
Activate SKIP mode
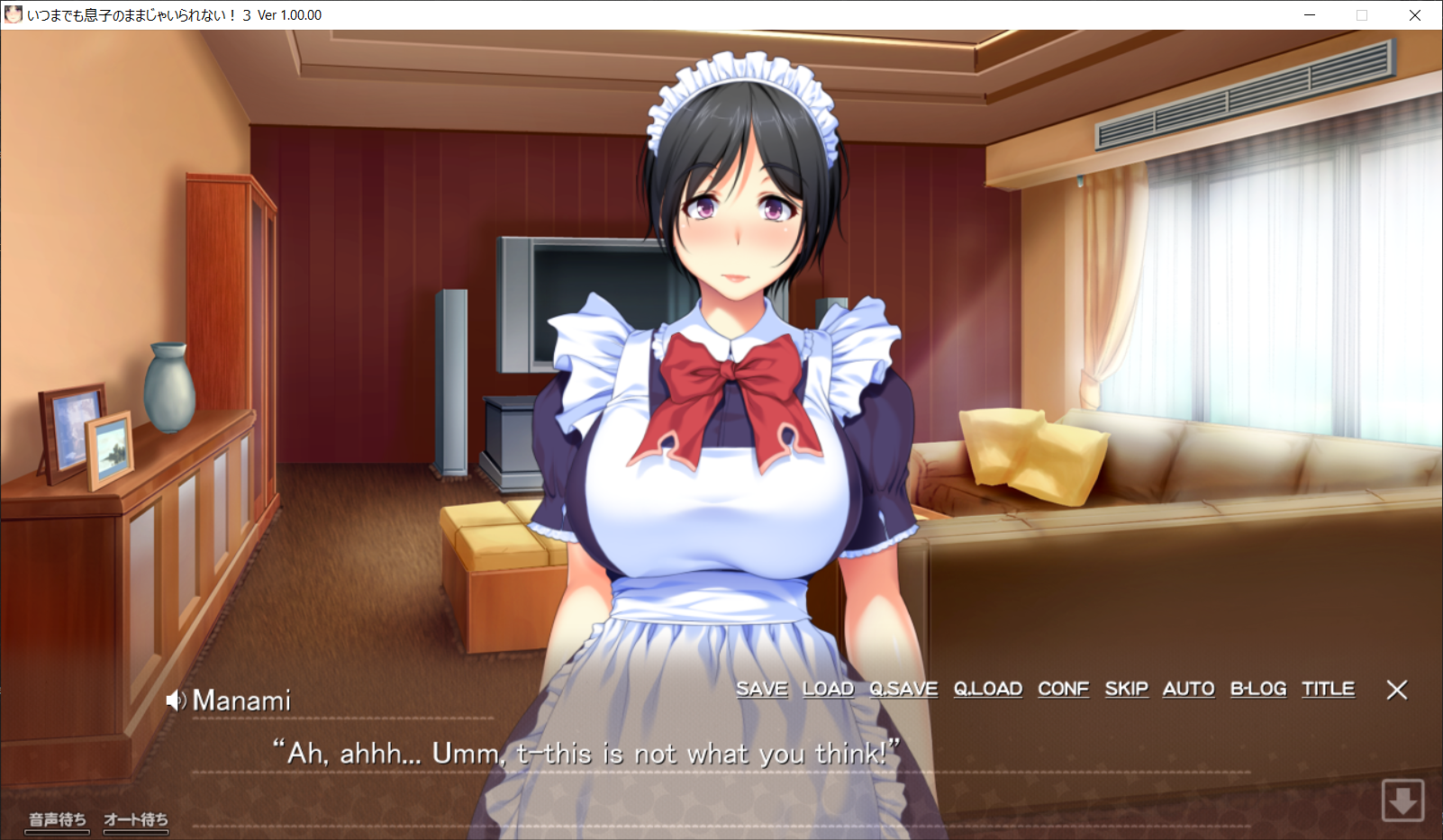pyautogui.click(x=1126, y=689)
